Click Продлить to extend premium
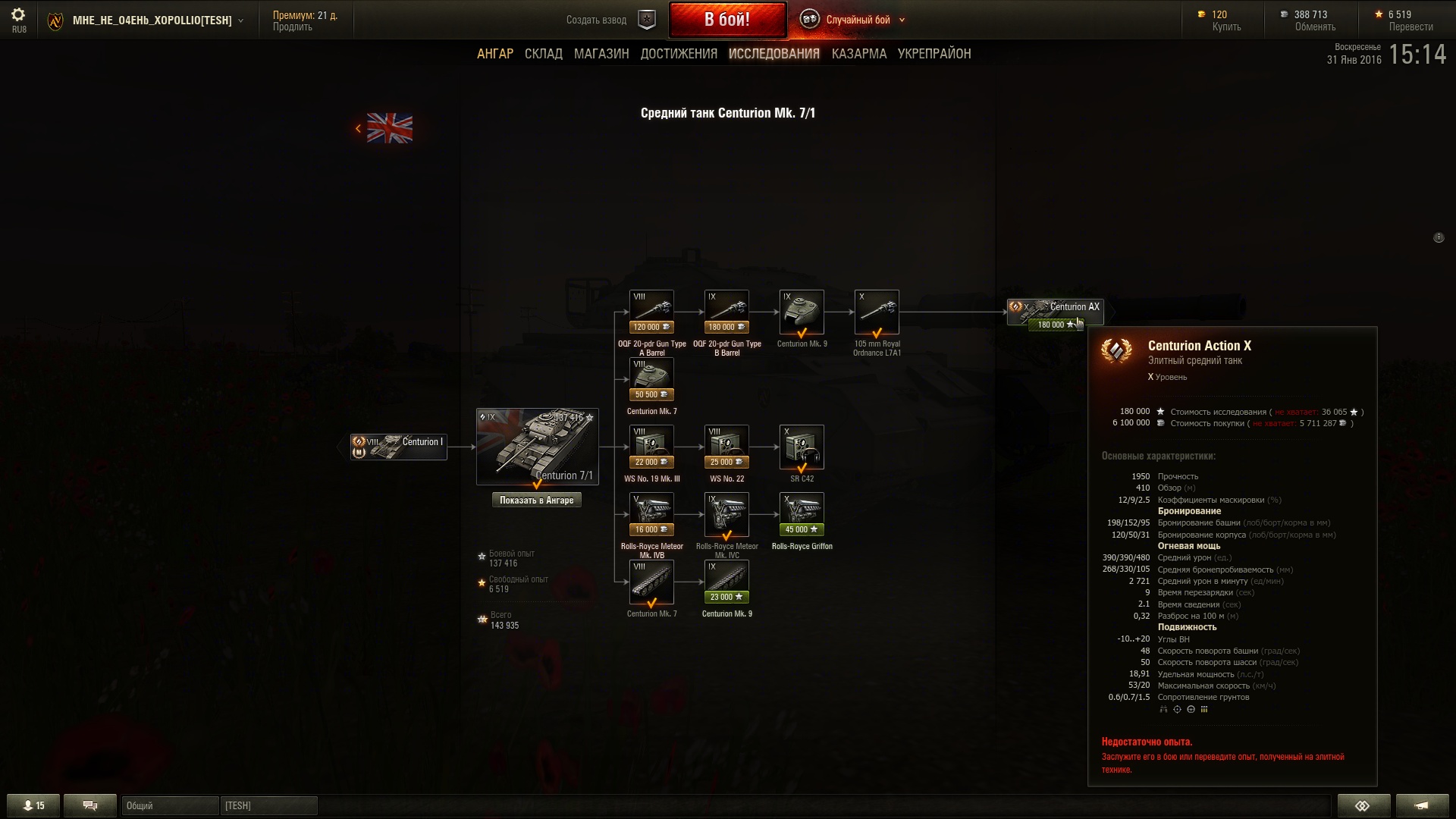This screenshot has height=819, width=1456. click(x=293, y=27)
